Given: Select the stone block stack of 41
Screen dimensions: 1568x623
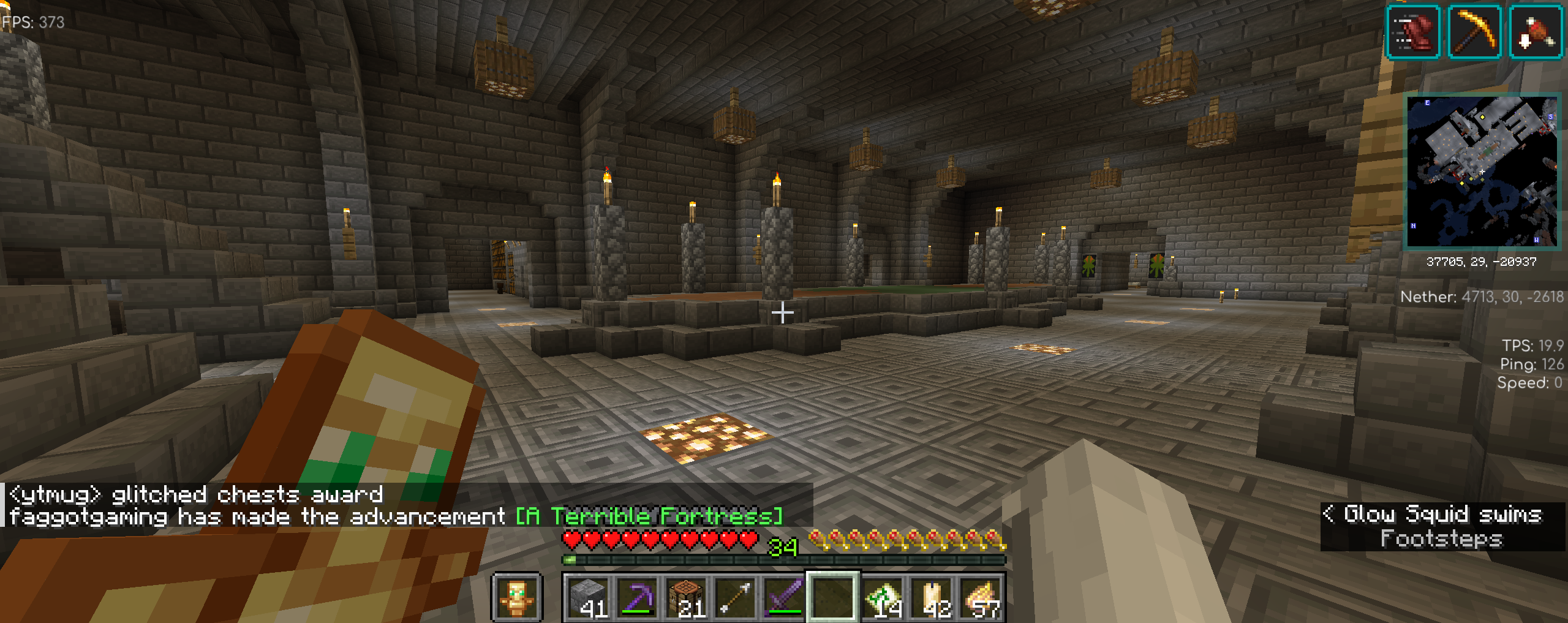Looking at the screenshot, I should 588,597.
